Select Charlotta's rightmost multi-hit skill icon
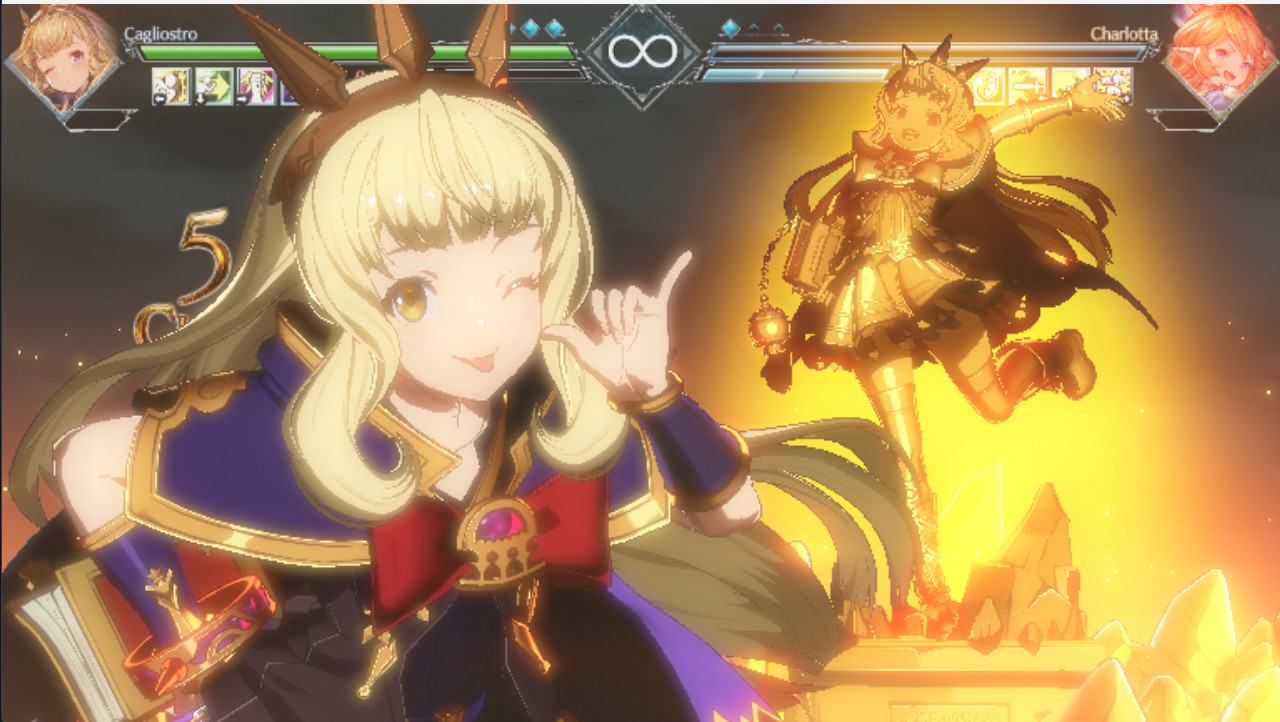This screenshot has height=722, width=1280. pos(1113,85)
